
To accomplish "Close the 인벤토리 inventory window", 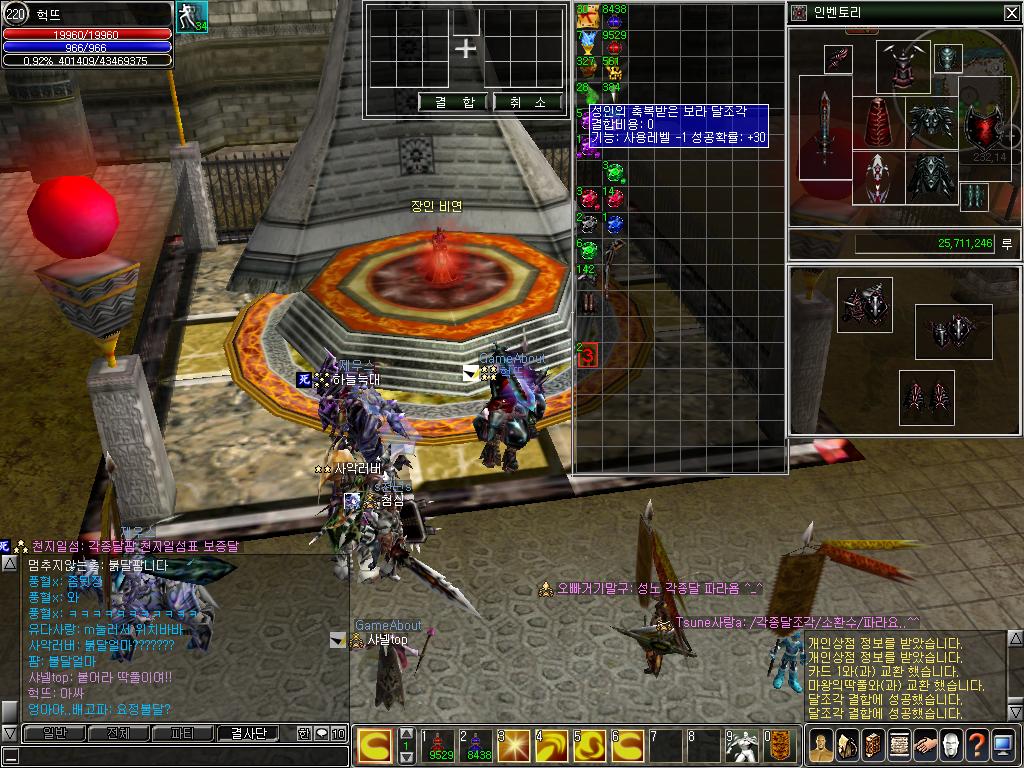I will tap(1010, 12).
